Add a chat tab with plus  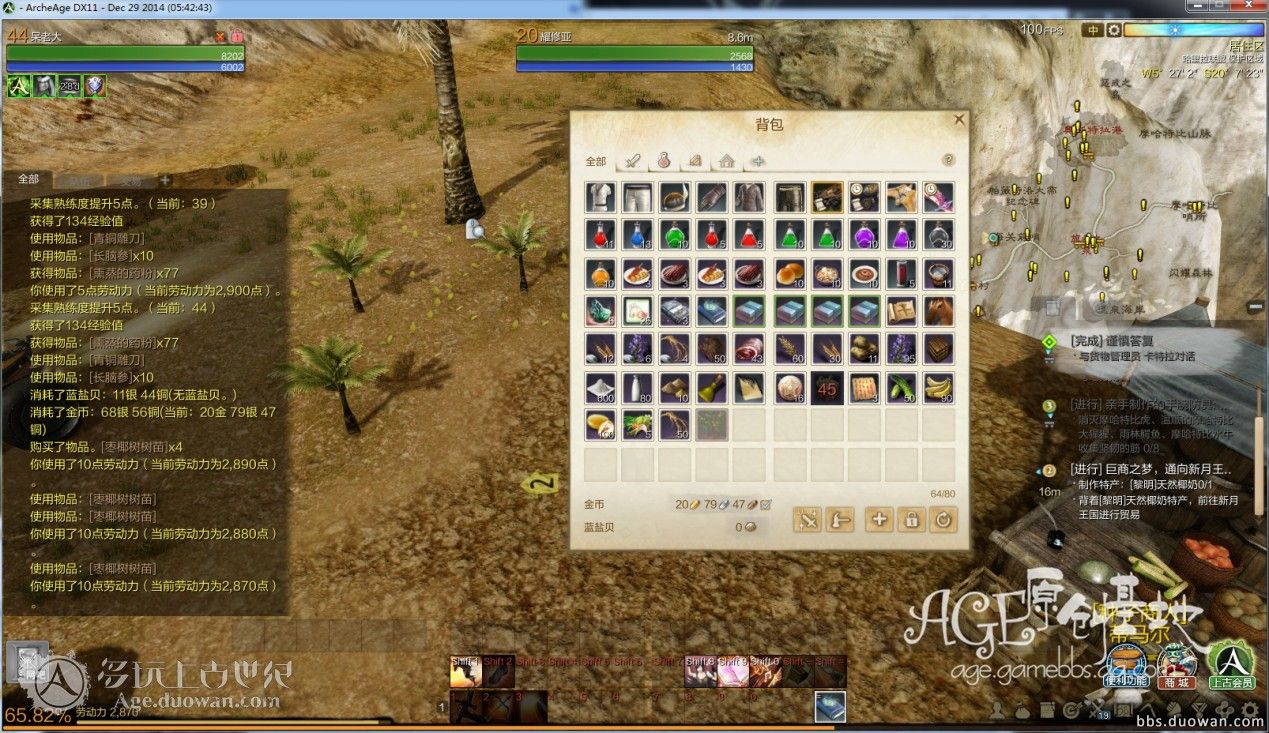click(166, 181)
